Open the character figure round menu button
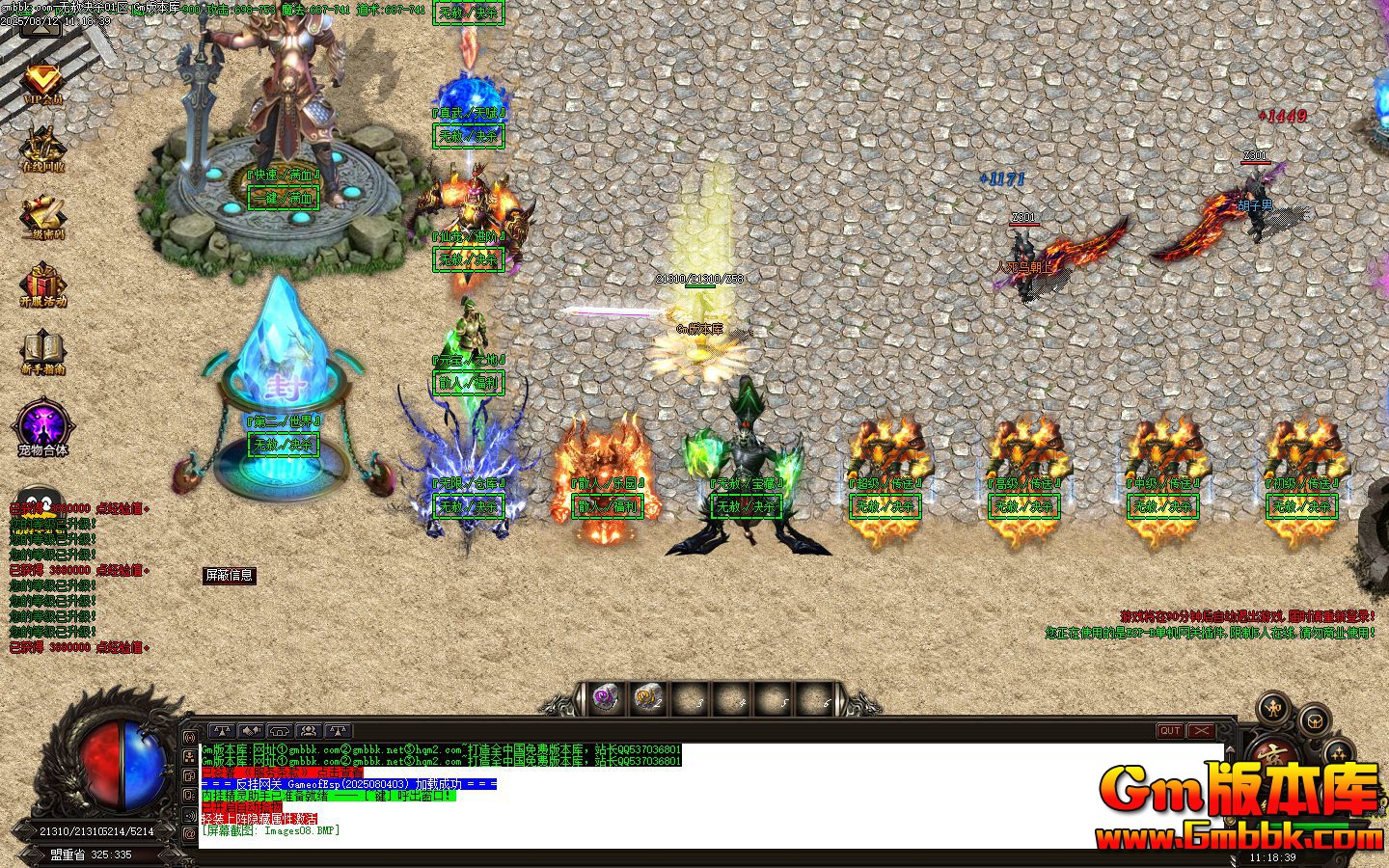The image size is (1389, 868). (1274, 710)
